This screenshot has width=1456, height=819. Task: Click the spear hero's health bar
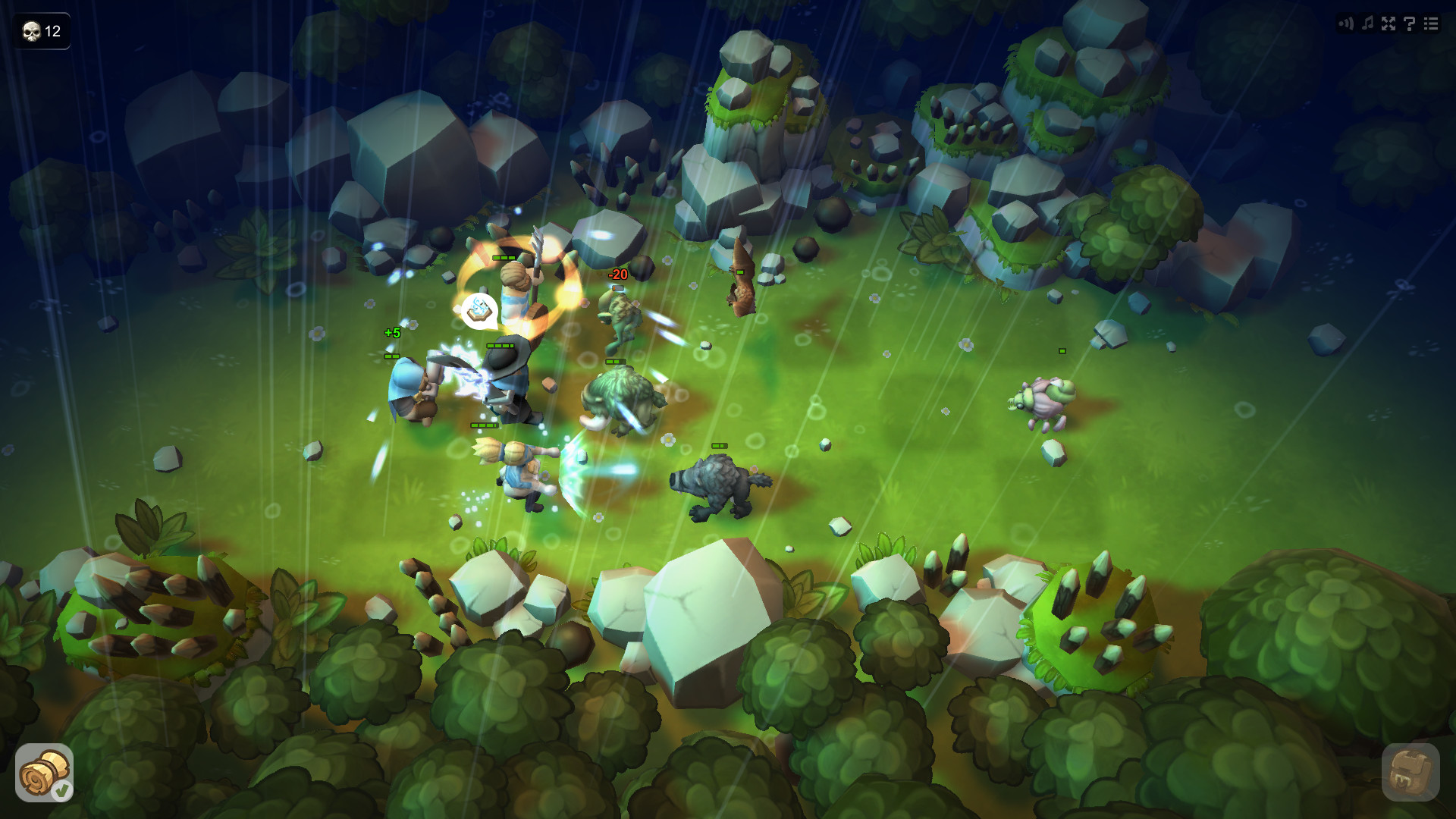(x=502, y=258)
